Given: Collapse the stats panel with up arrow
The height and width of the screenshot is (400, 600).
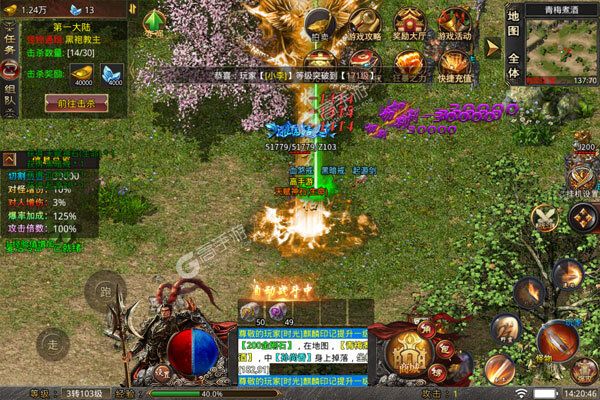Looking at the screenshot, I should coord(9,159).
